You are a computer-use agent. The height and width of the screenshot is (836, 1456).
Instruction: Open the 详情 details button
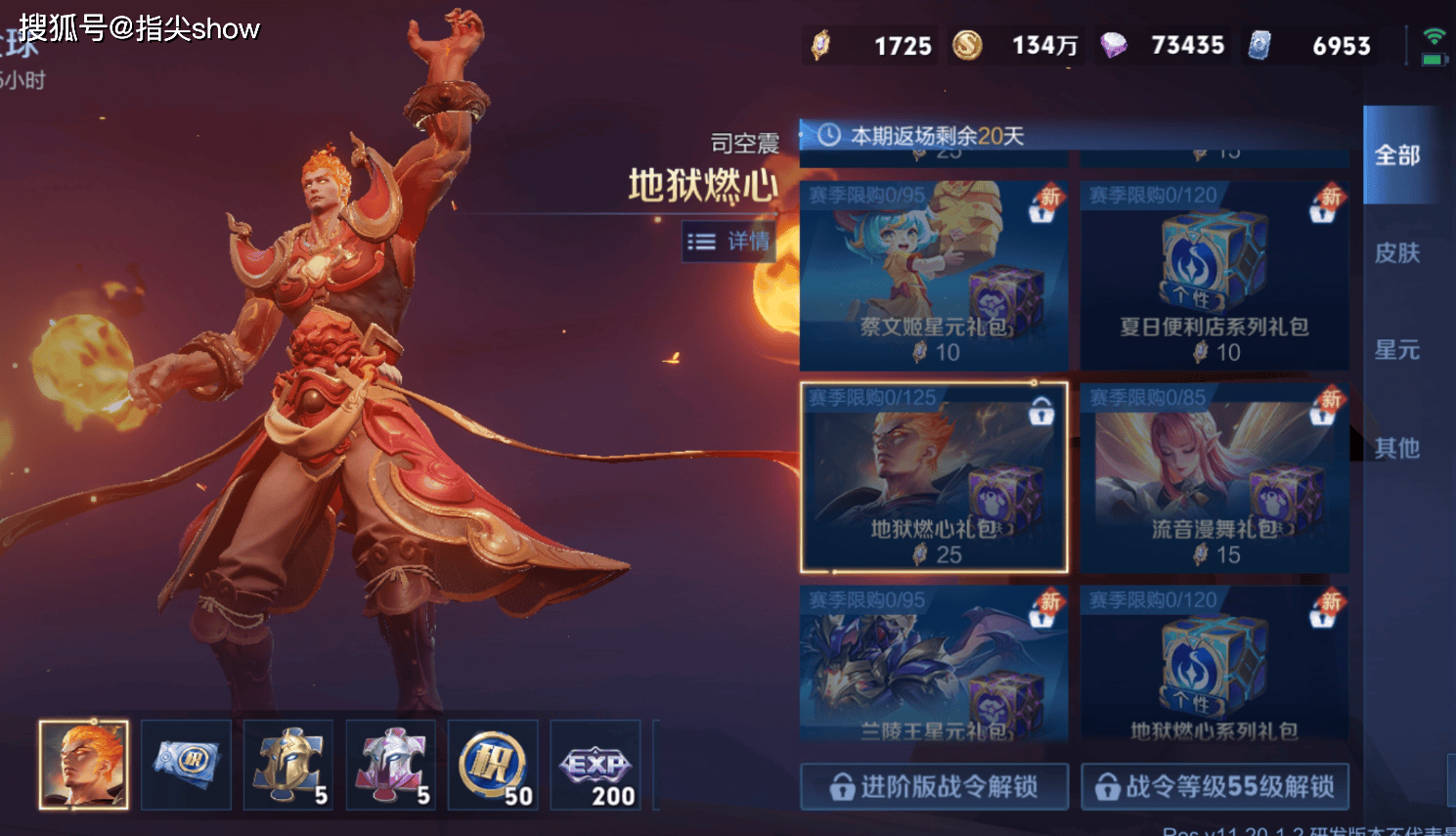click(x=728, y=242)
